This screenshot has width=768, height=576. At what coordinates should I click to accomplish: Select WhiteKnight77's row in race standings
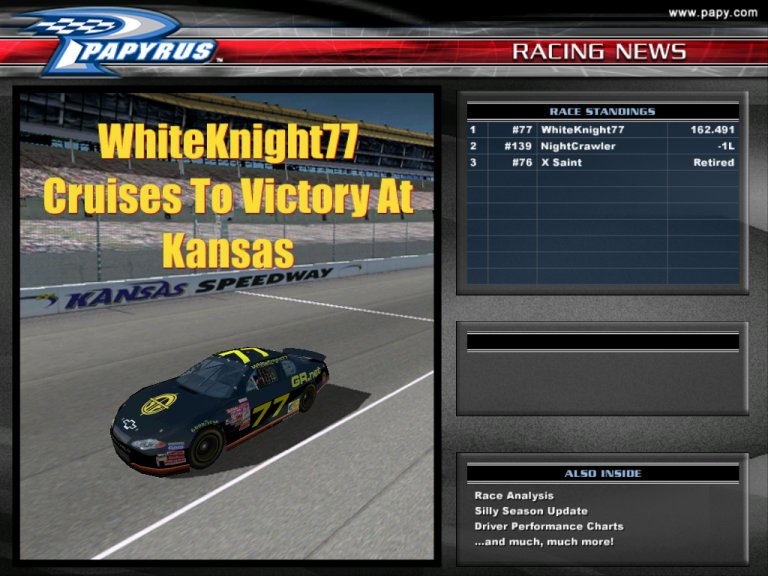602,130
